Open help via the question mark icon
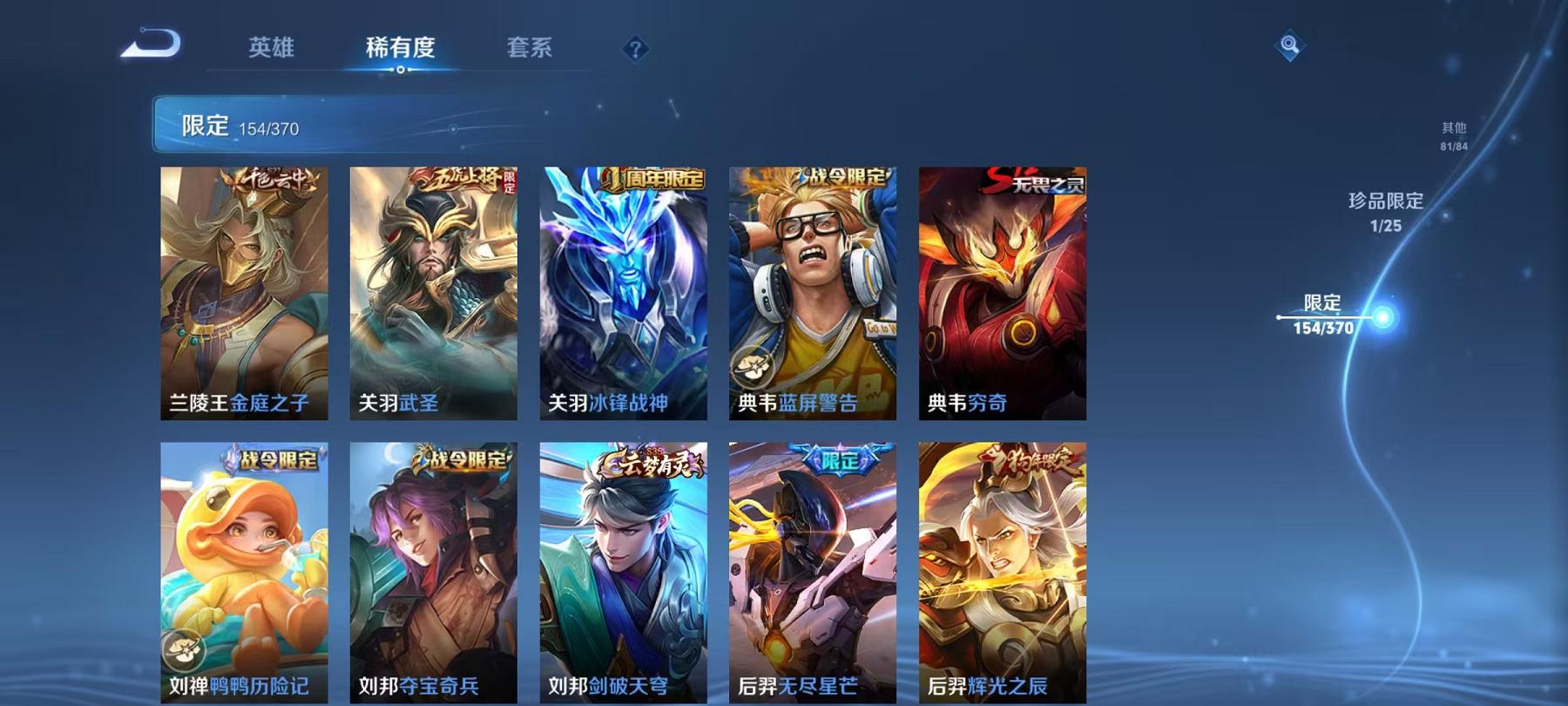 (635, 48)
